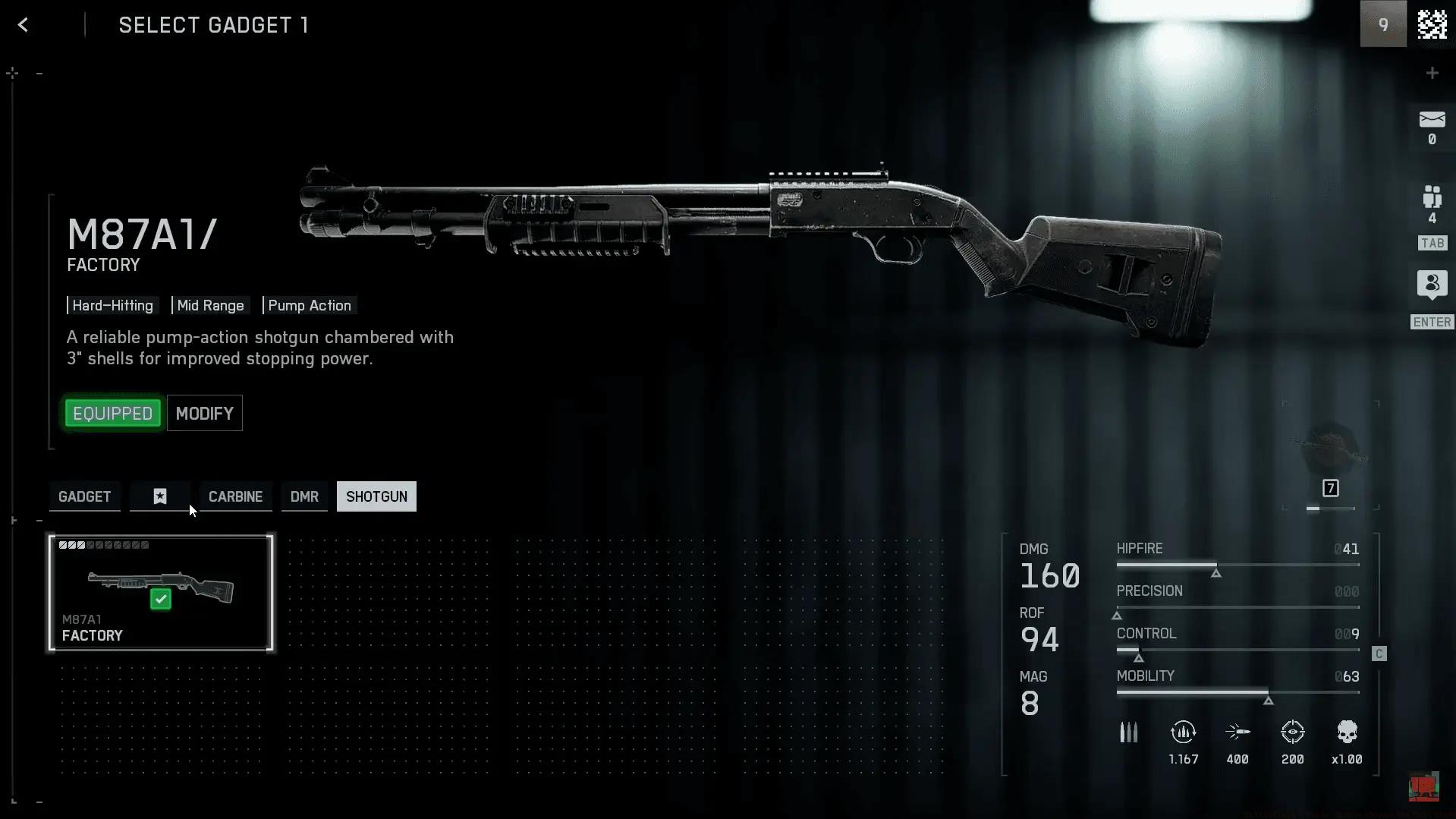Viewport: 1456px width, 819px height.
Task: Choose the SHOTGUN tab
Action: pyautogui.click(x=376, y=496)
